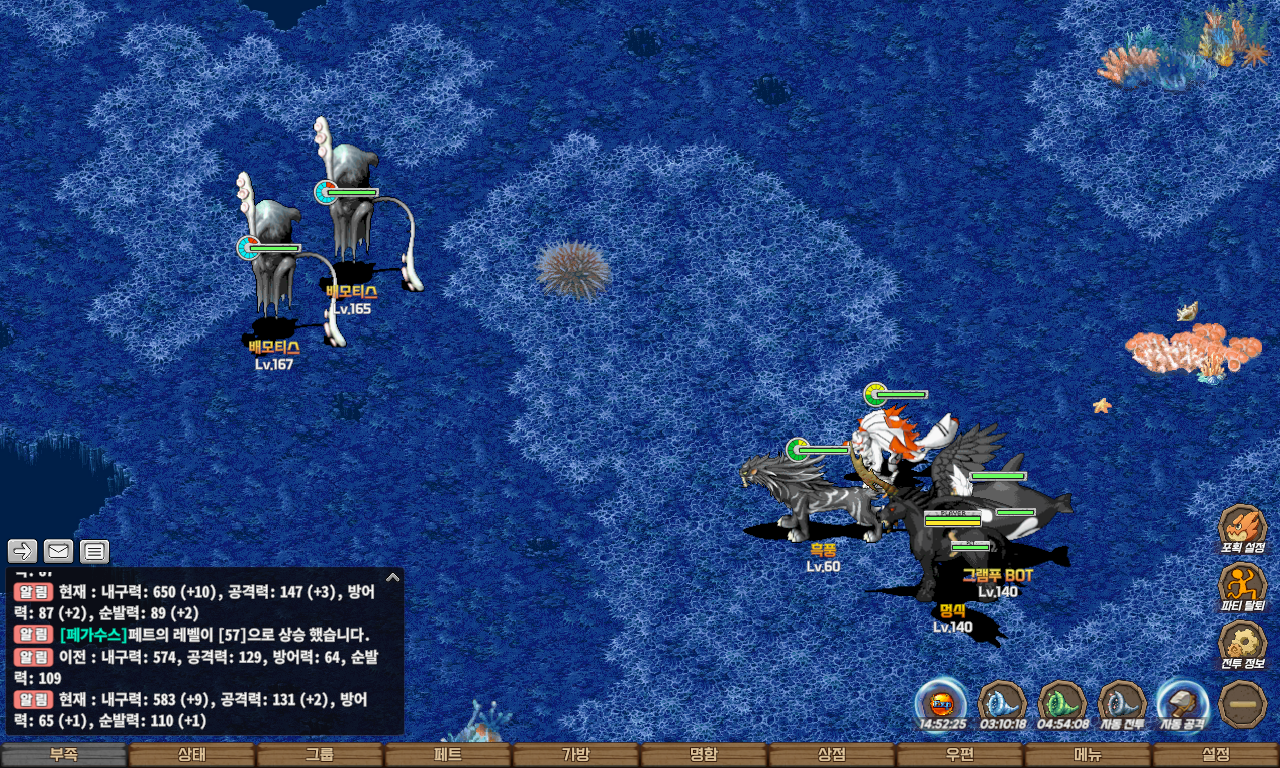The height and width of the screenshot is (768, 1280).
Task: Open the 설정 (settings) menu
Action: click(1216, 755)
